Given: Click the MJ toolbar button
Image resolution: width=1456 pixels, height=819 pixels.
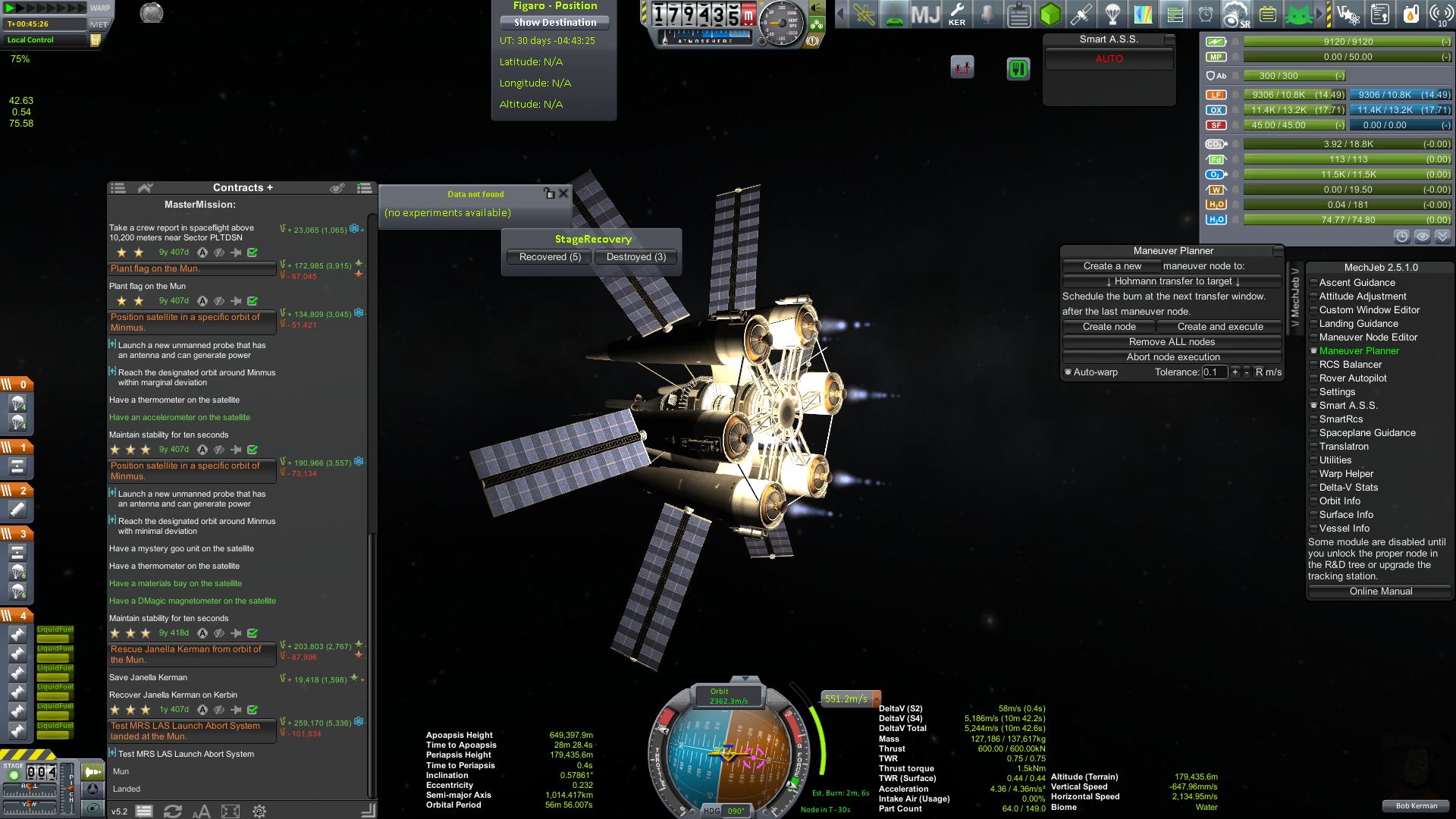Looking at the screenshot, I should [x=925, y=14].
